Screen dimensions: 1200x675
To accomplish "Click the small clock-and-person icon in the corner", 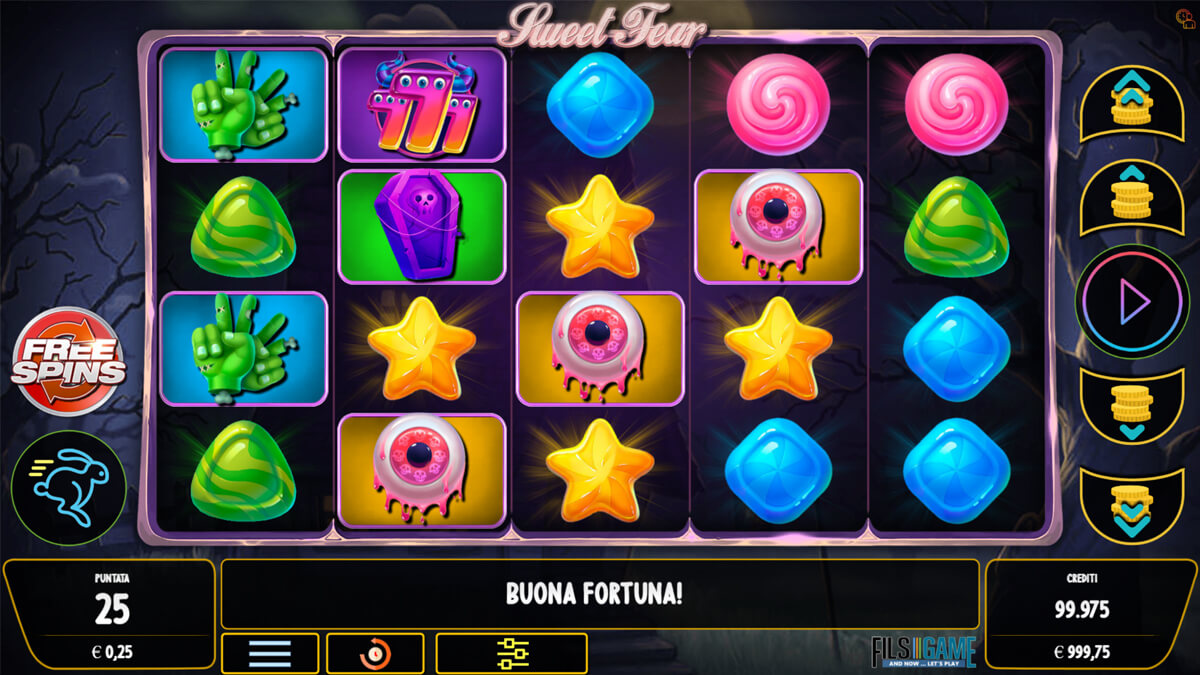I will (1183, 17).
